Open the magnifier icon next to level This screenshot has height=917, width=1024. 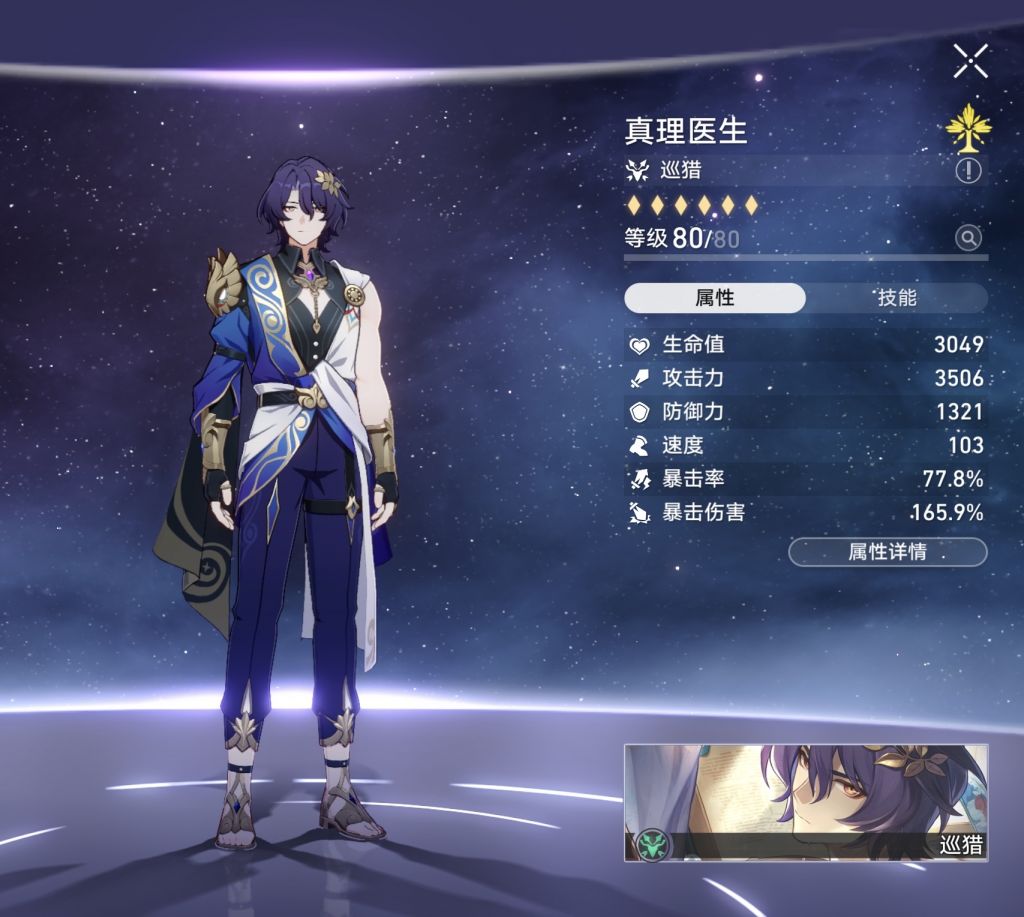click(x=968, y=238)
